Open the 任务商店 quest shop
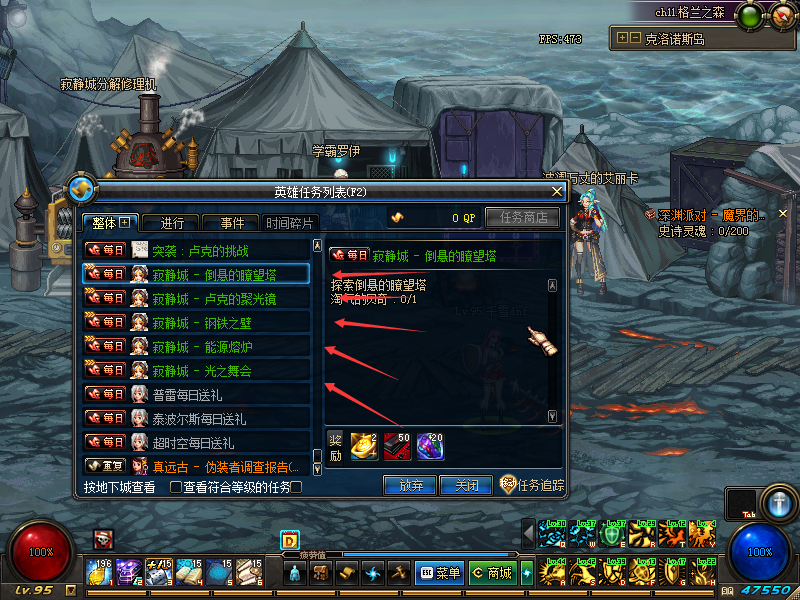The width and height of the screenshot is (800, 600). coord(521,217)
